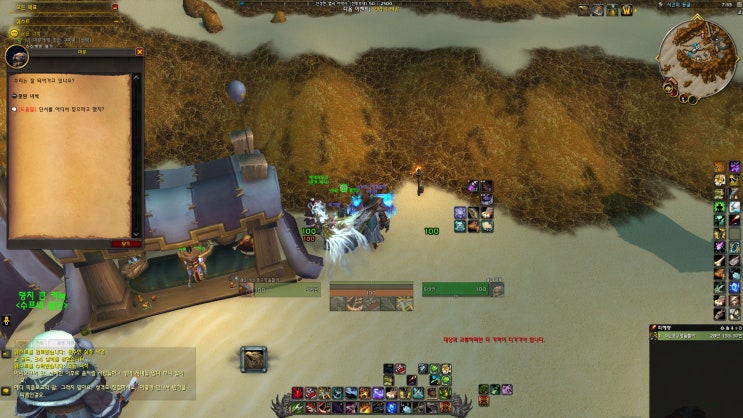Click the NPC portrait on the dialogue window
Viewport: 743px width, 418px height.
(x=17, y=56)
